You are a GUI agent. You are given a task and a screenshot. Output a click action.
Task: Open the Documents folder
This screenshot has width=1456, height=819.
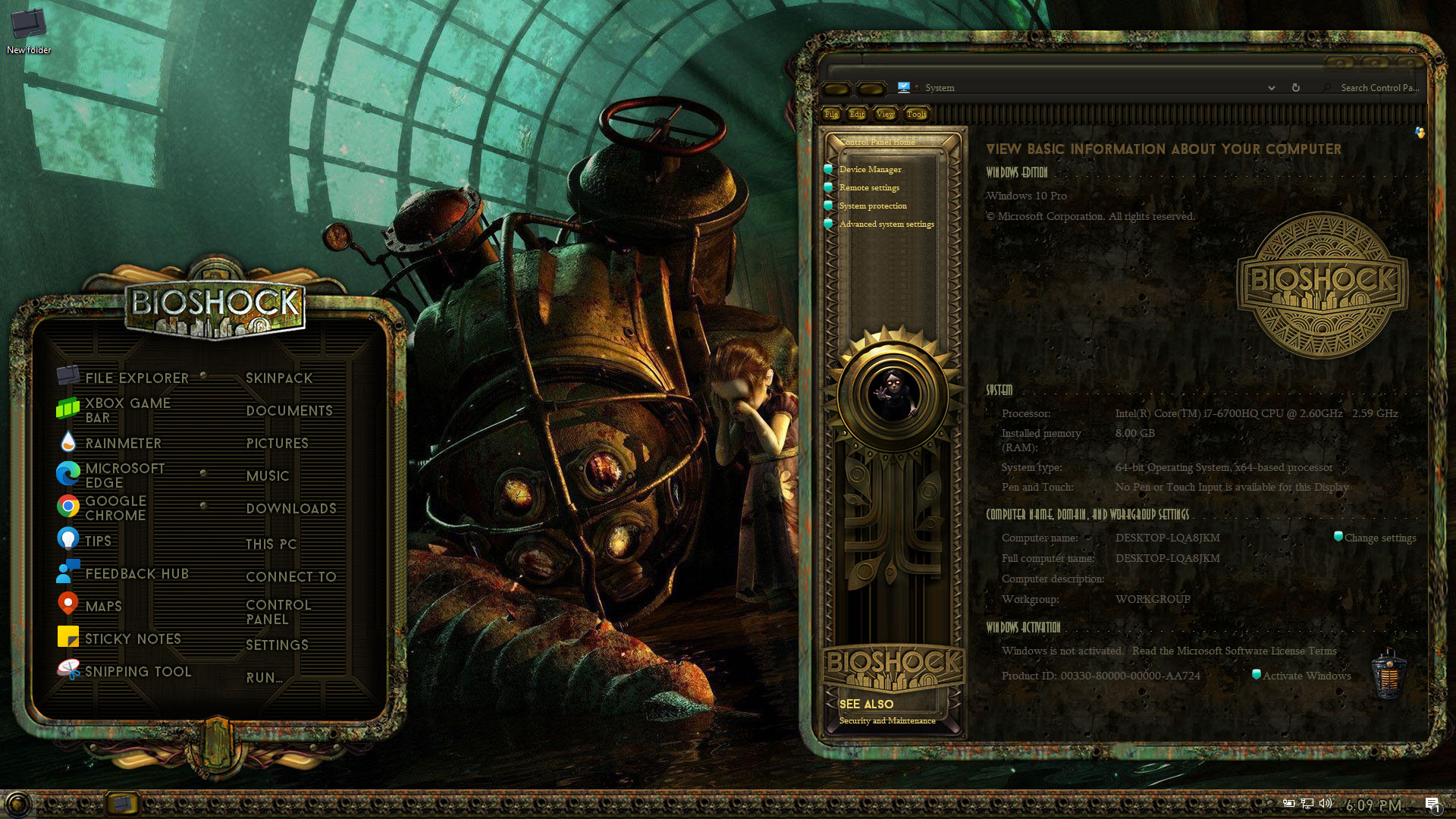(289, 411)
